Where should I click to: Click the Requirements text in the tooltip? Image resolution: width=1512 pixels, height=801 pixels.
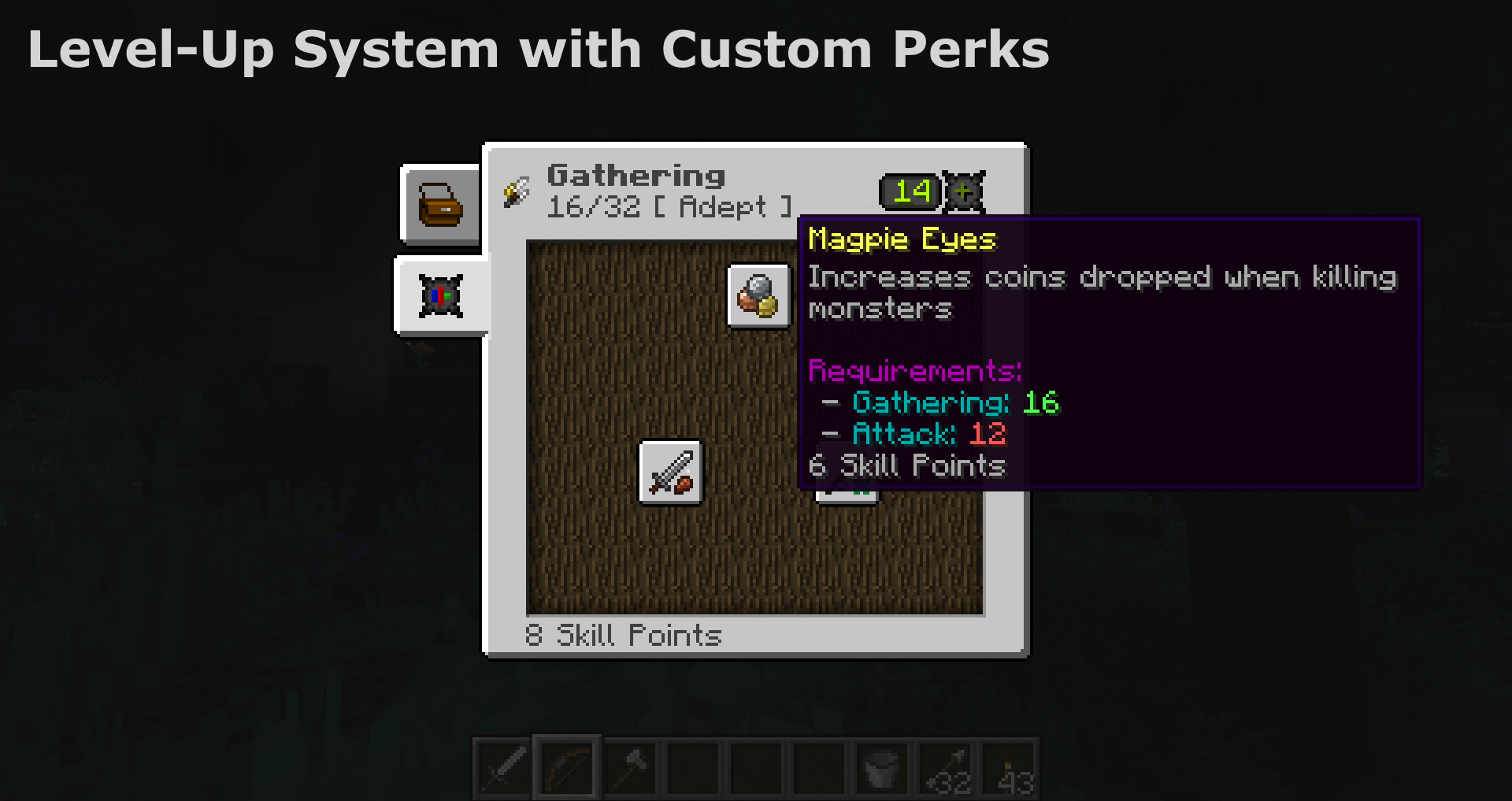point(916,370)
